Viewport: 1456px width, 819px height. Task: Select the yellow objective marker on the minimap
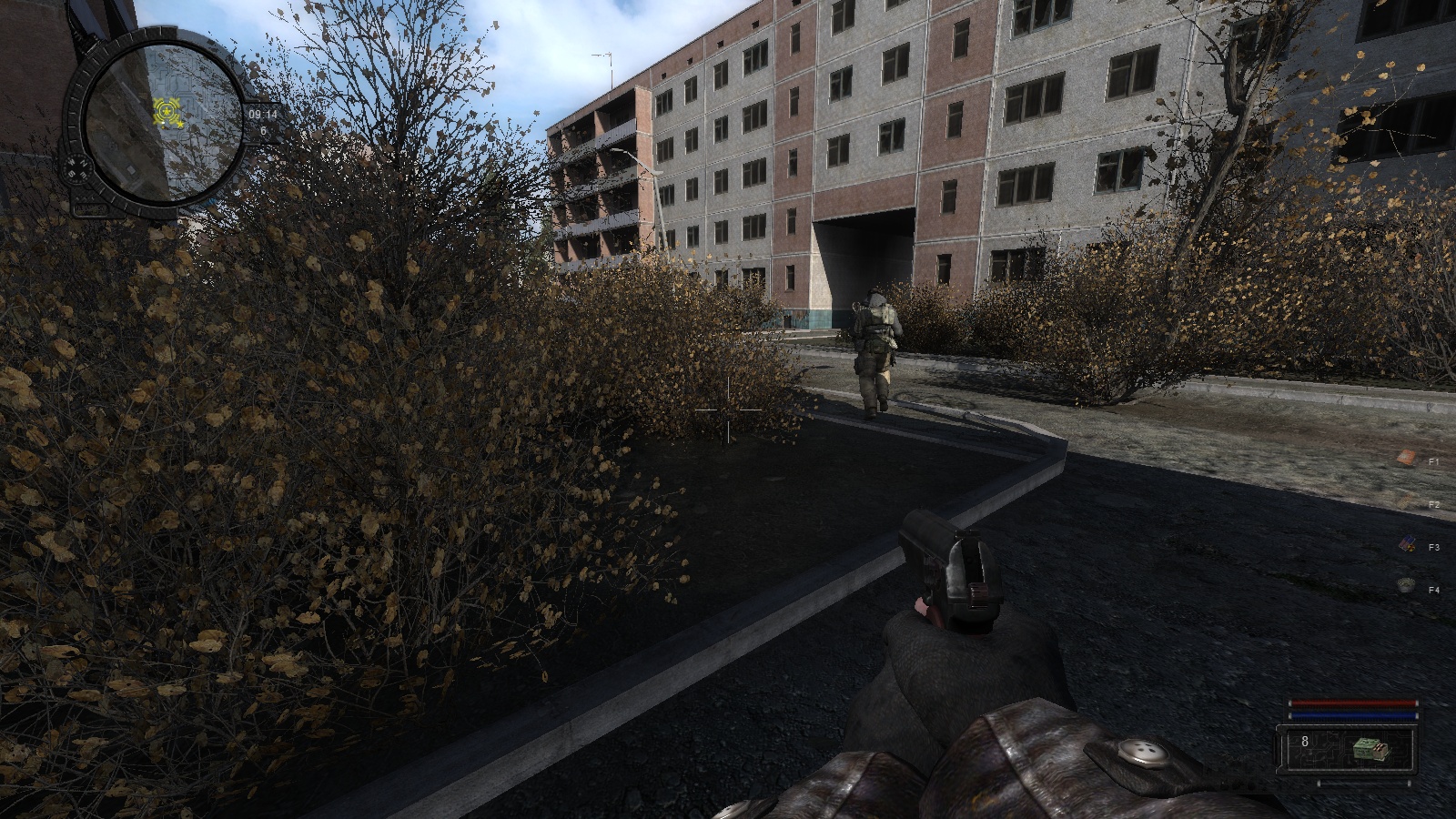[167, 112]
